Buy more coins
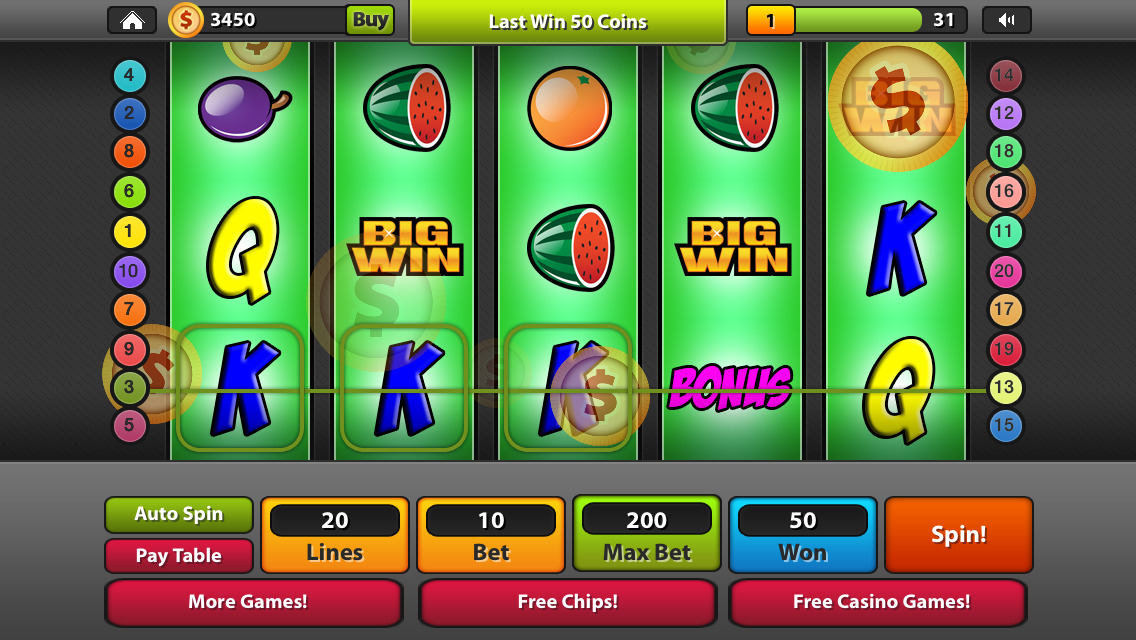1136x640 pixels. pos(370,20)
